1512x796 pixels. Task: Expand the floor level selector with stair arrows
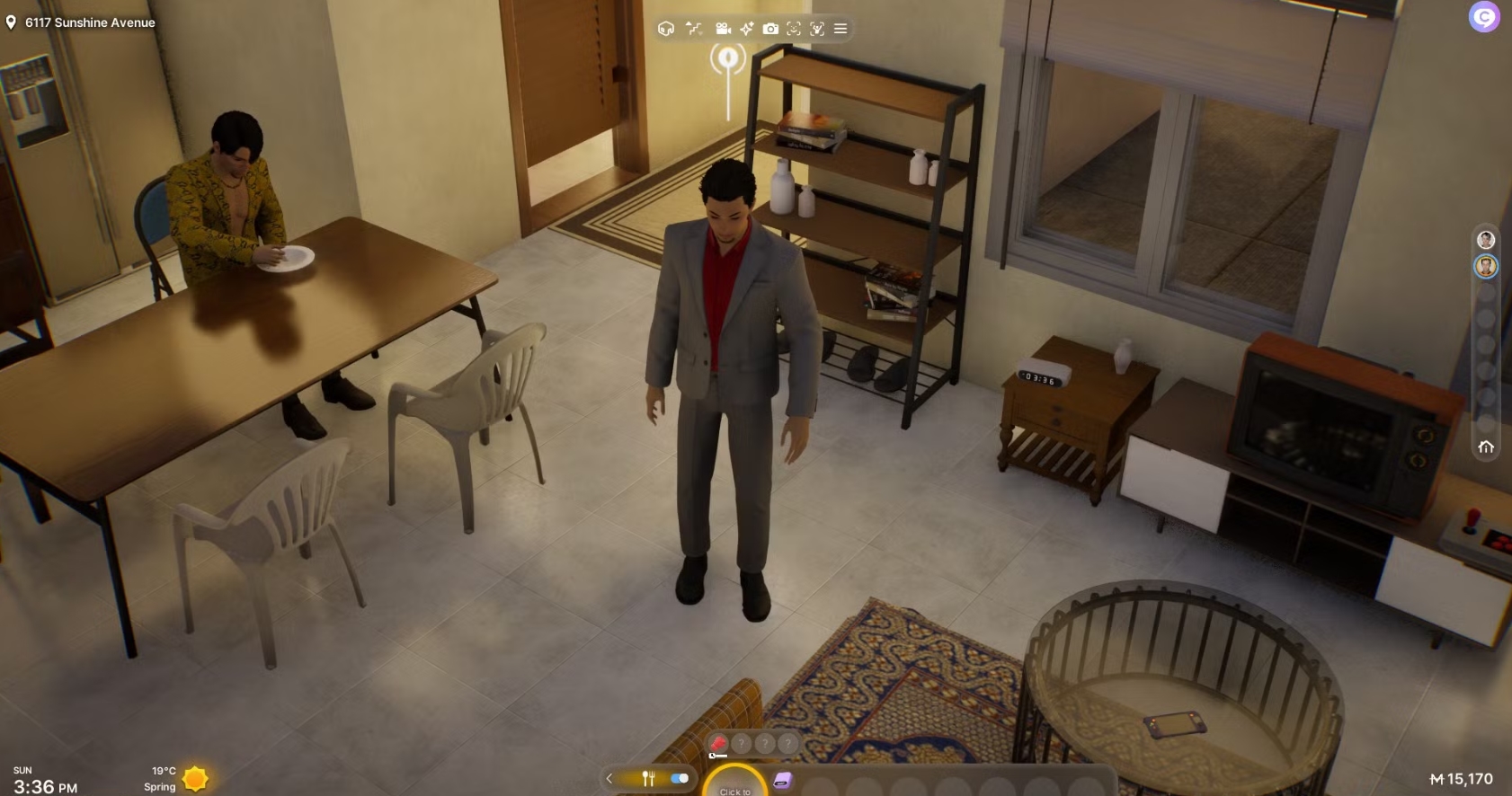coord(693,28)
